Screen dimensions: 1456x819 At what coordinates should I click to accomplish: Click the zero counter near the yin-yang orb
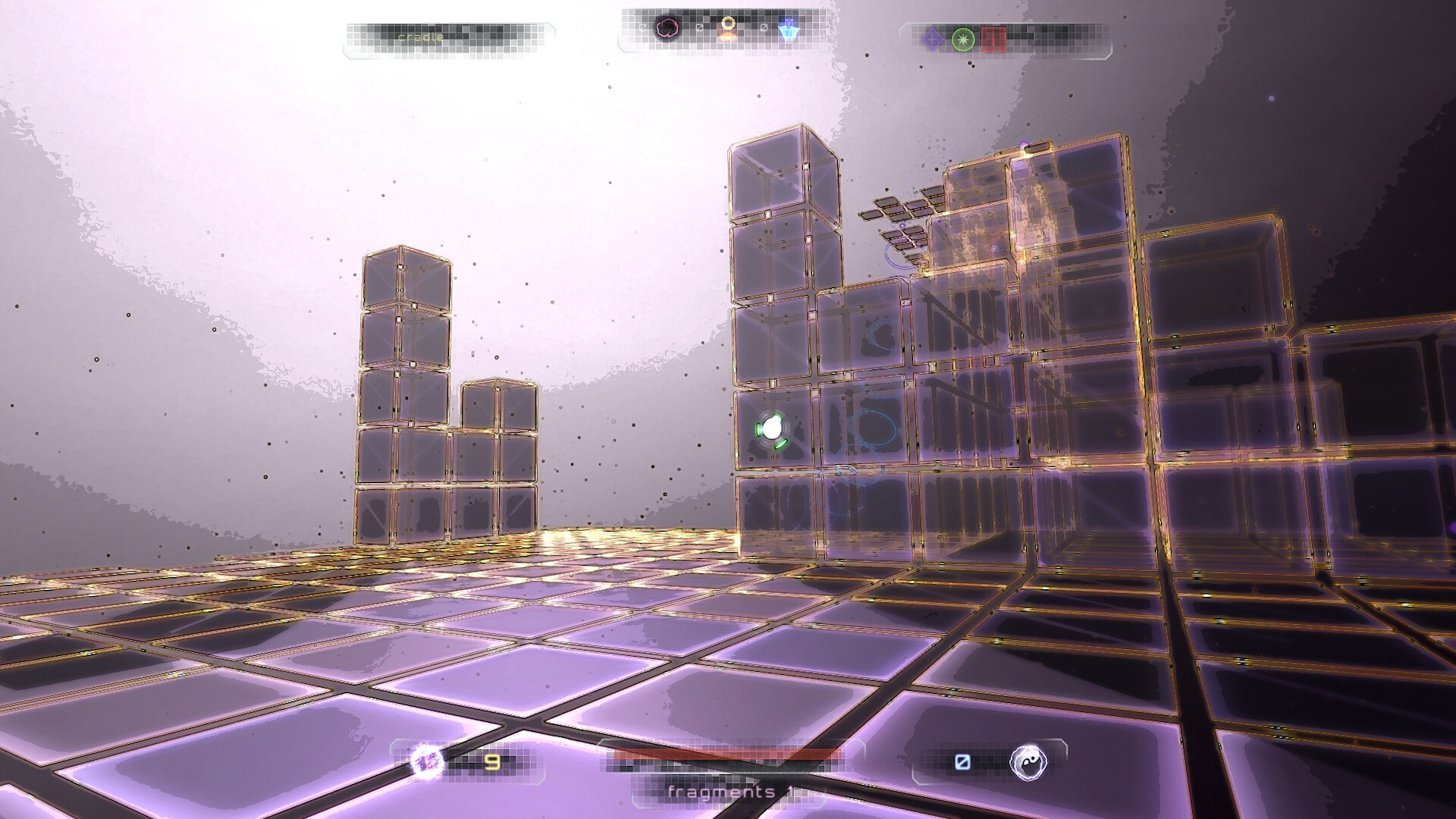963,761
